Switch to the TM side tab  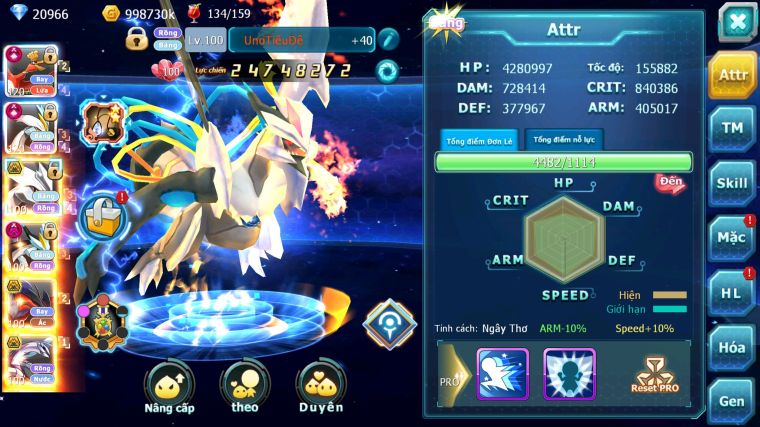tap(732, 128)
